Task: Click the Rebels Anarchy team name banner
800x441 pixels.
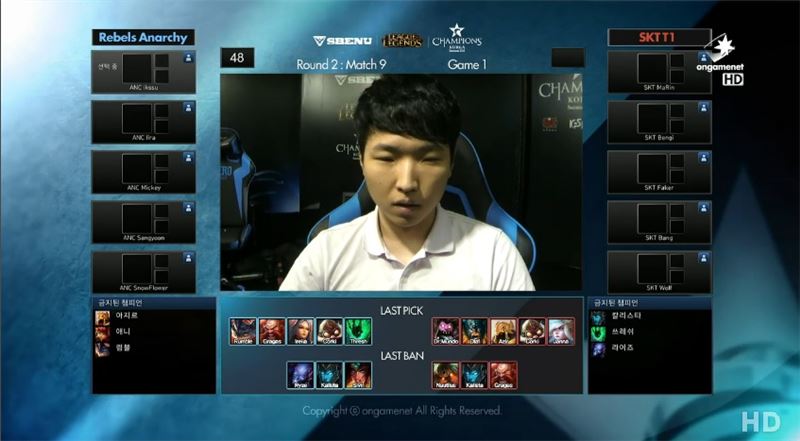Action: tap(143, 38)
